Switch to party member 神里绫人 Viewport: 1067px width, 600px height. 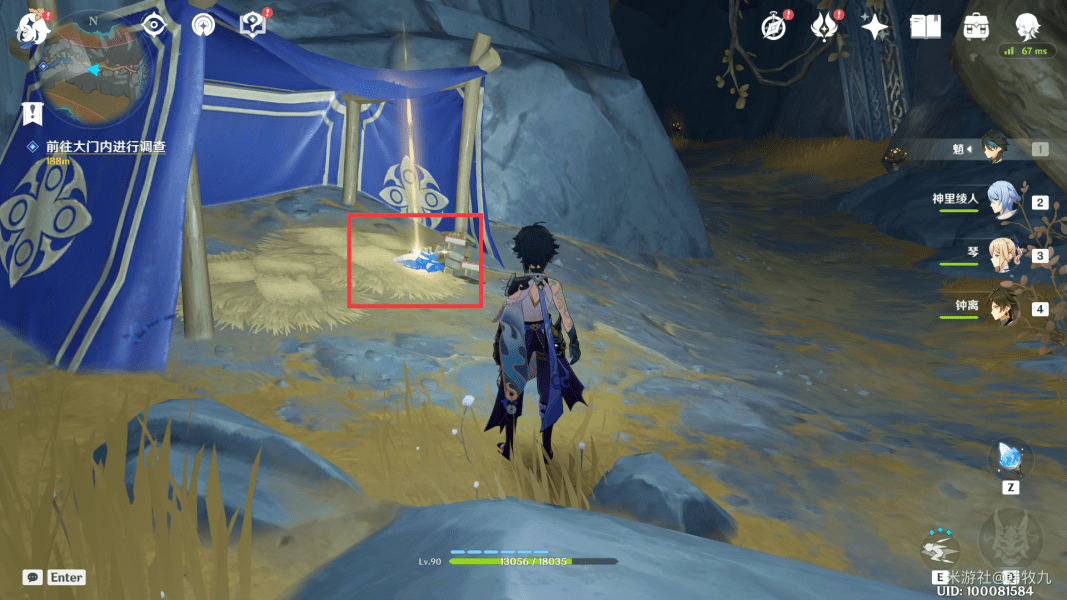pos(1003,200)
